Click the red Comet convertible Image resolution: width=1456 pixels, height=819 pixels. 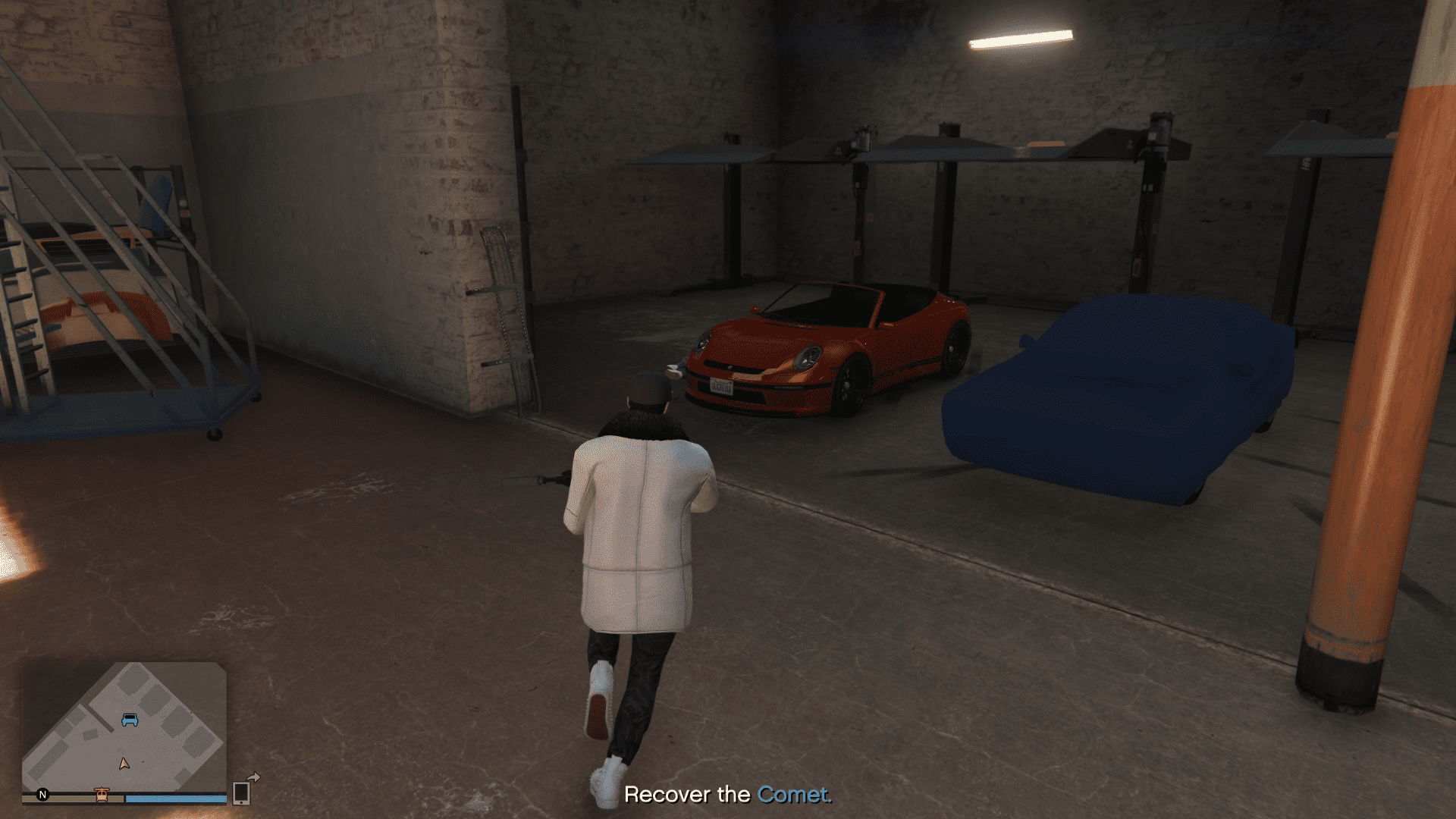827,349
